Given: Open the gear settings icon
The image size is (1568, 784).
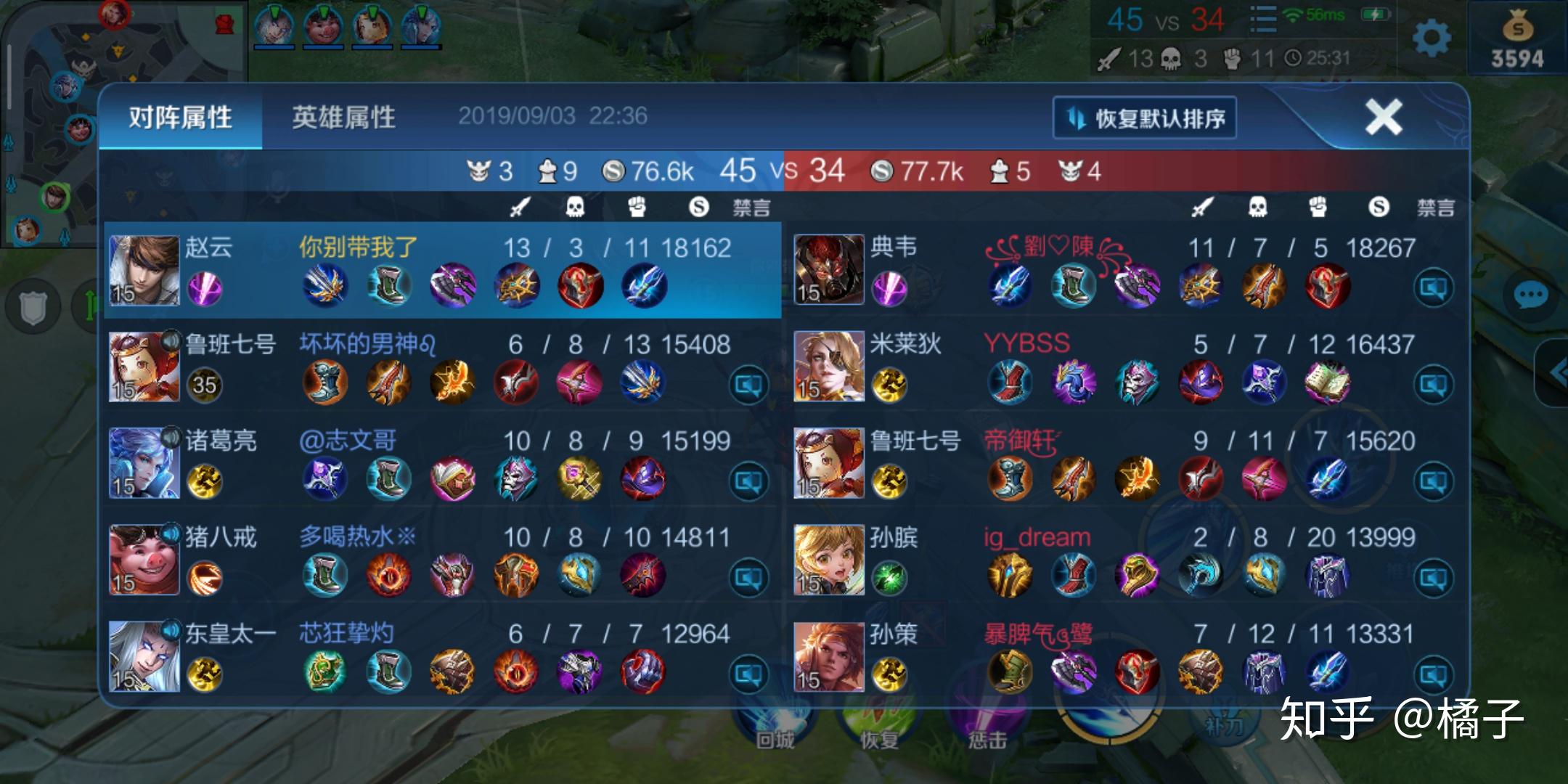Looking at the screenshot, I should (1432, 38).
